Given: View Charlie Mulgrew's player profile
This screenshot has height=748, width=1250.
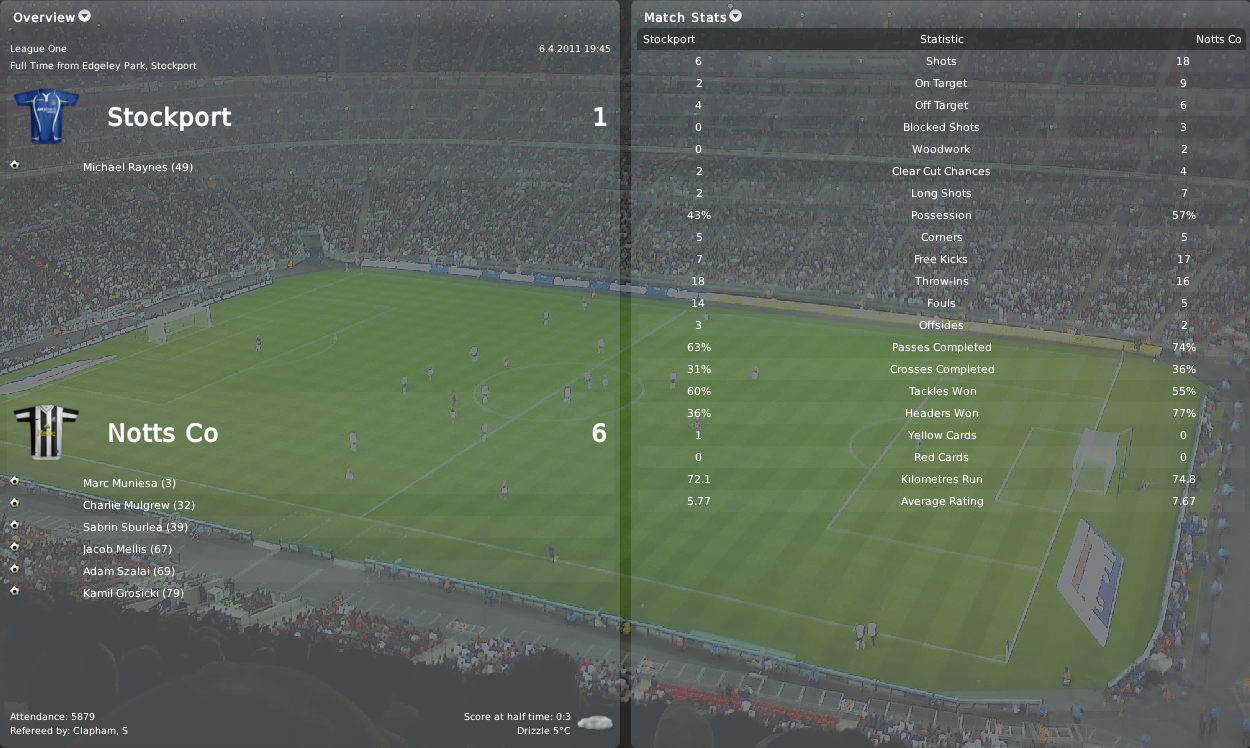Looking at the screenshot, I should [139, 505].
